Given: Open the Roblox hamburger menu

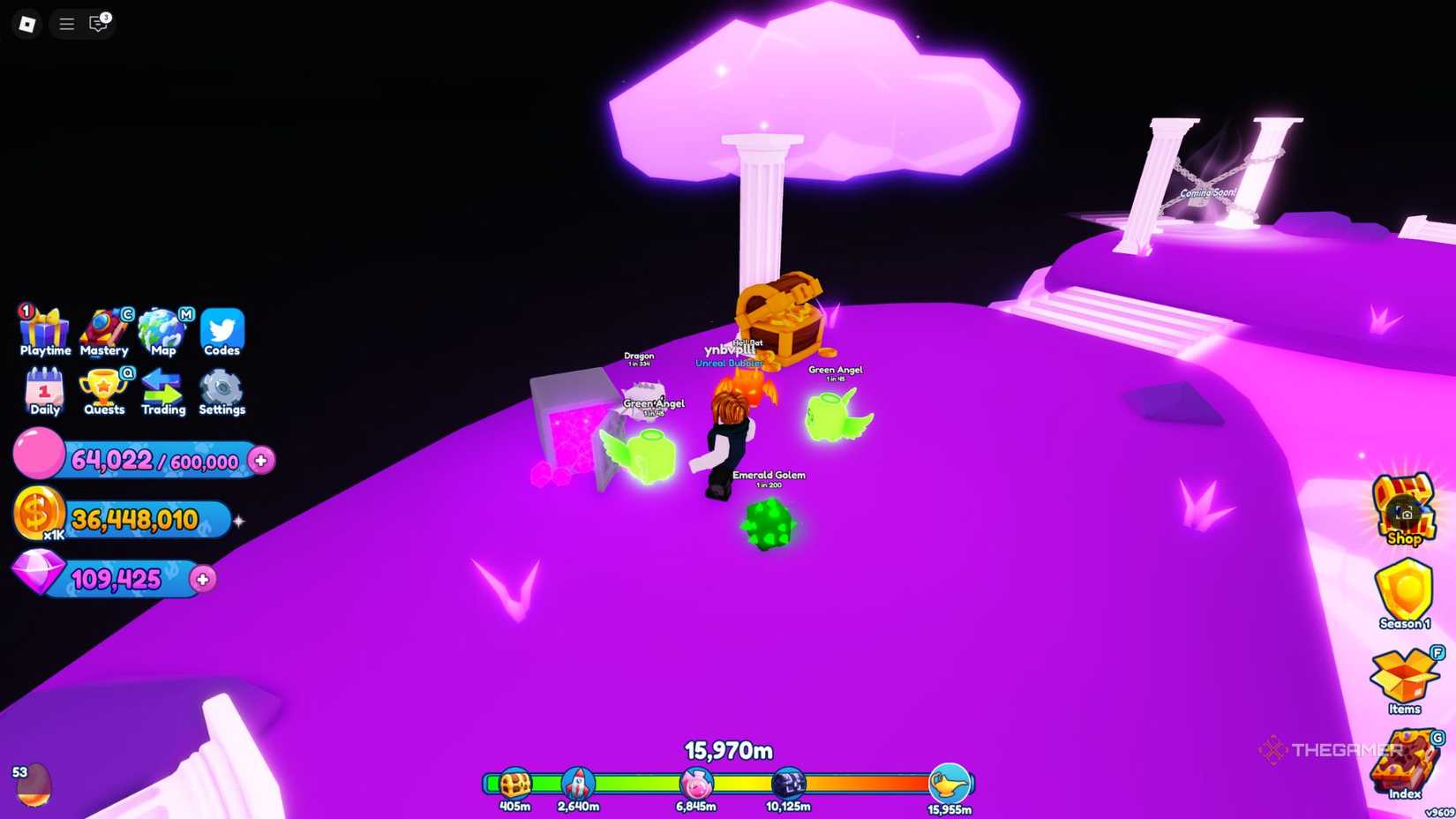Looking at the screenshot, I should (x=65, y=24).
